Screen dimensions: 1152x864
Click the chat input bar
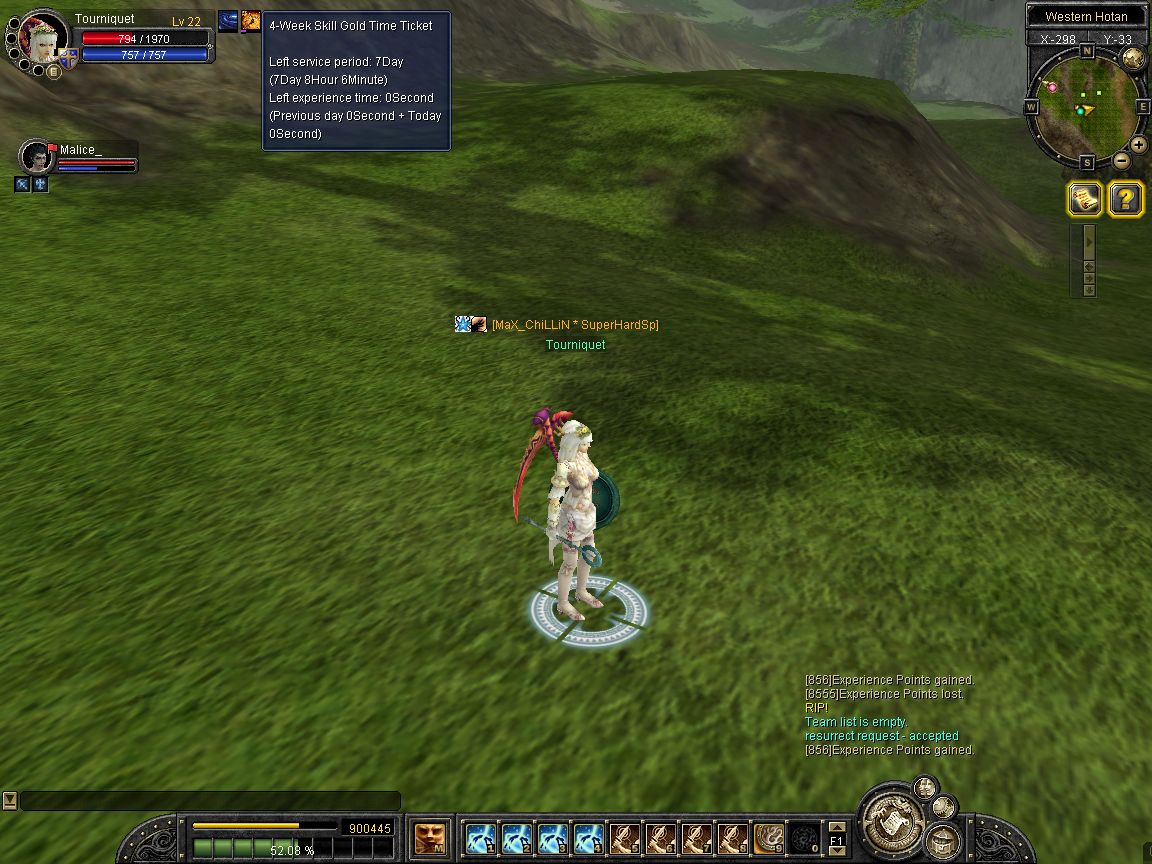point(210,801)
